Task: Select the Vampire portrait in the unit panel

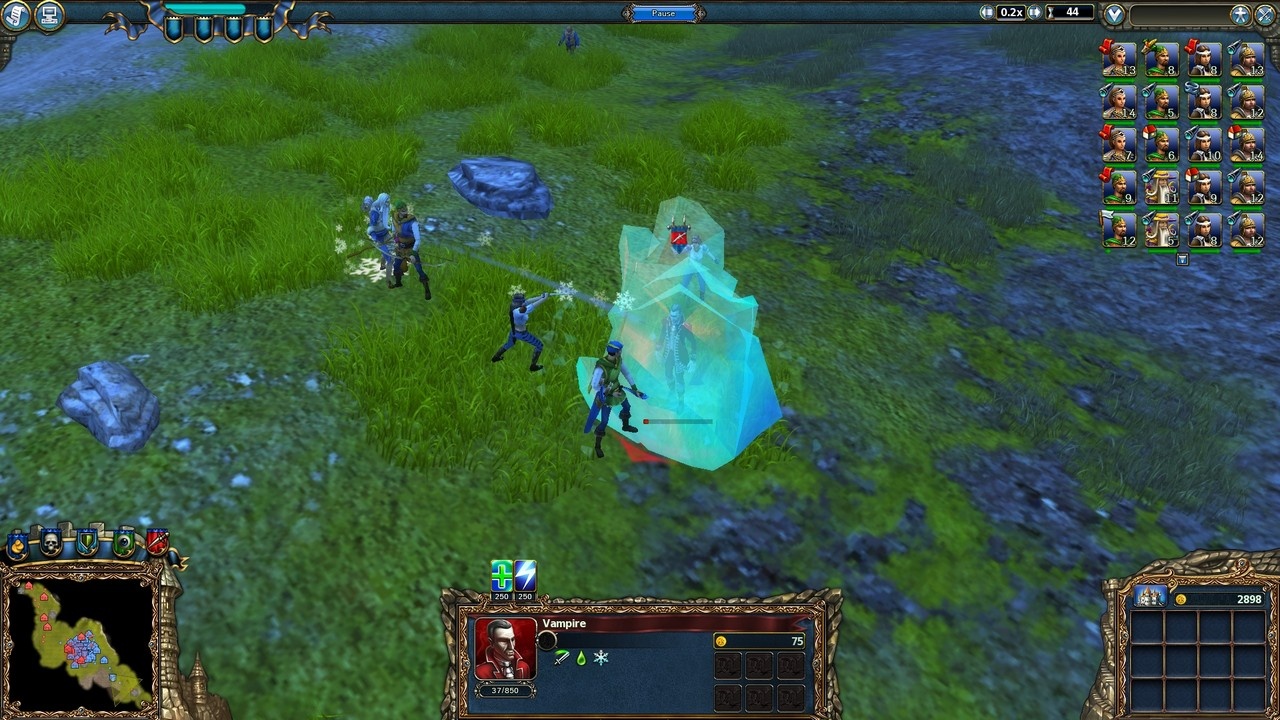Action: coord(505,650)
